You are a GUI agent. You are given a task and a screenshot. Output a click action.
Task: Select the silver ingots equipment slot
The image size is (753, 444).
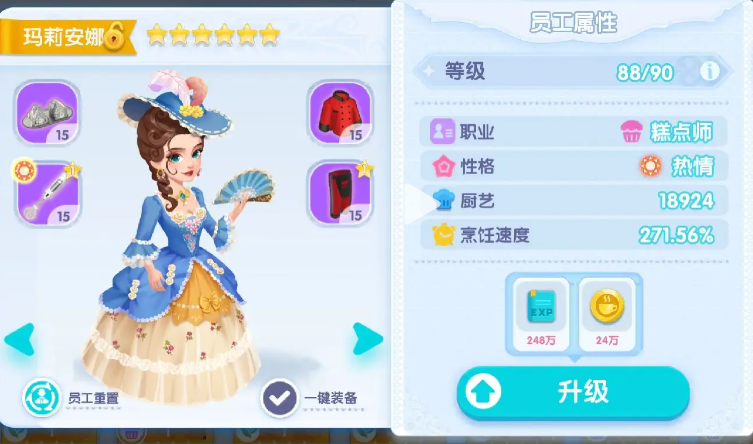point(47,111)
